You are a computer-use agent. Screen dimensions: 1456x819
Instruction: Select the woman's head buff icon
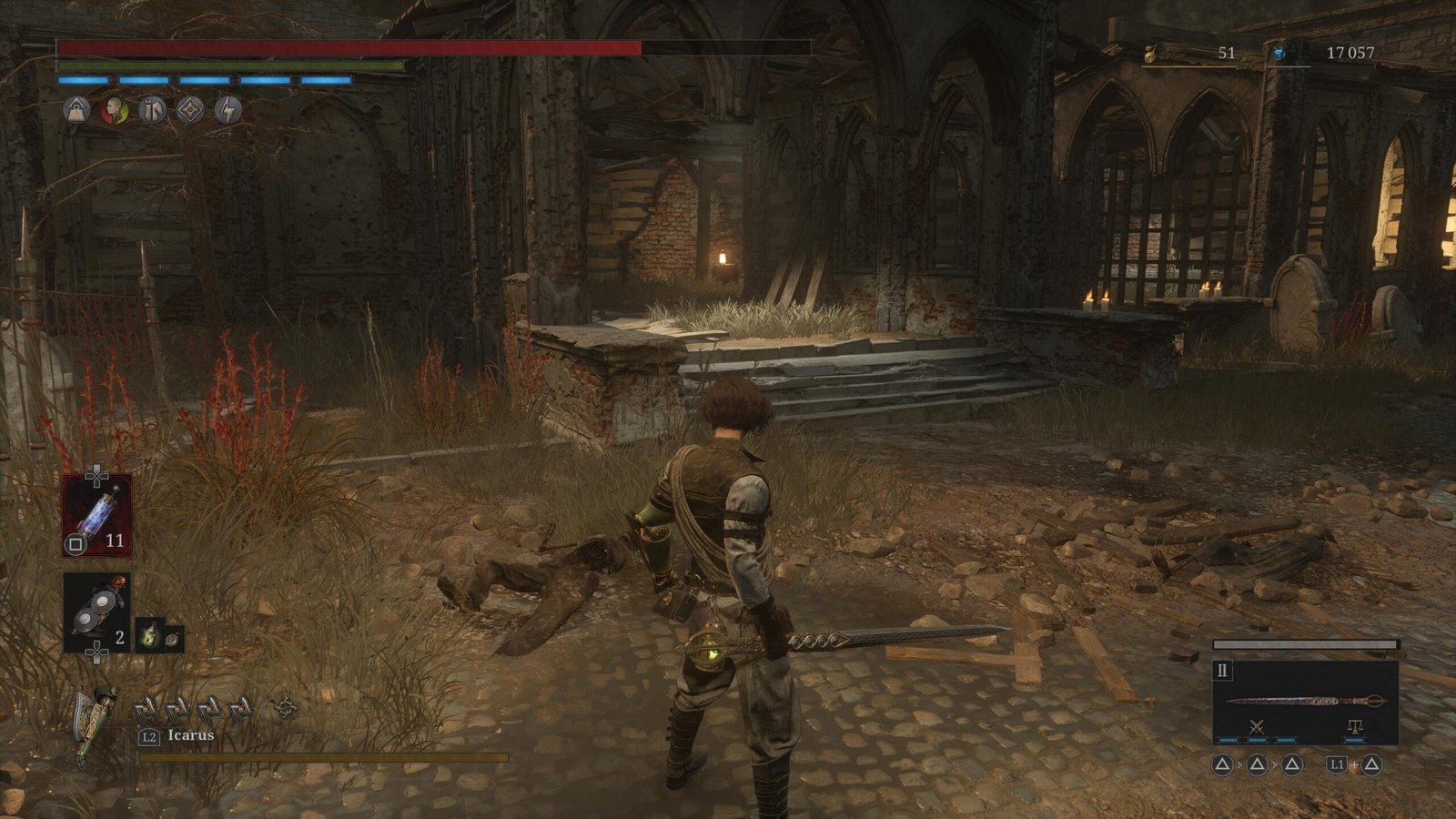114,111
